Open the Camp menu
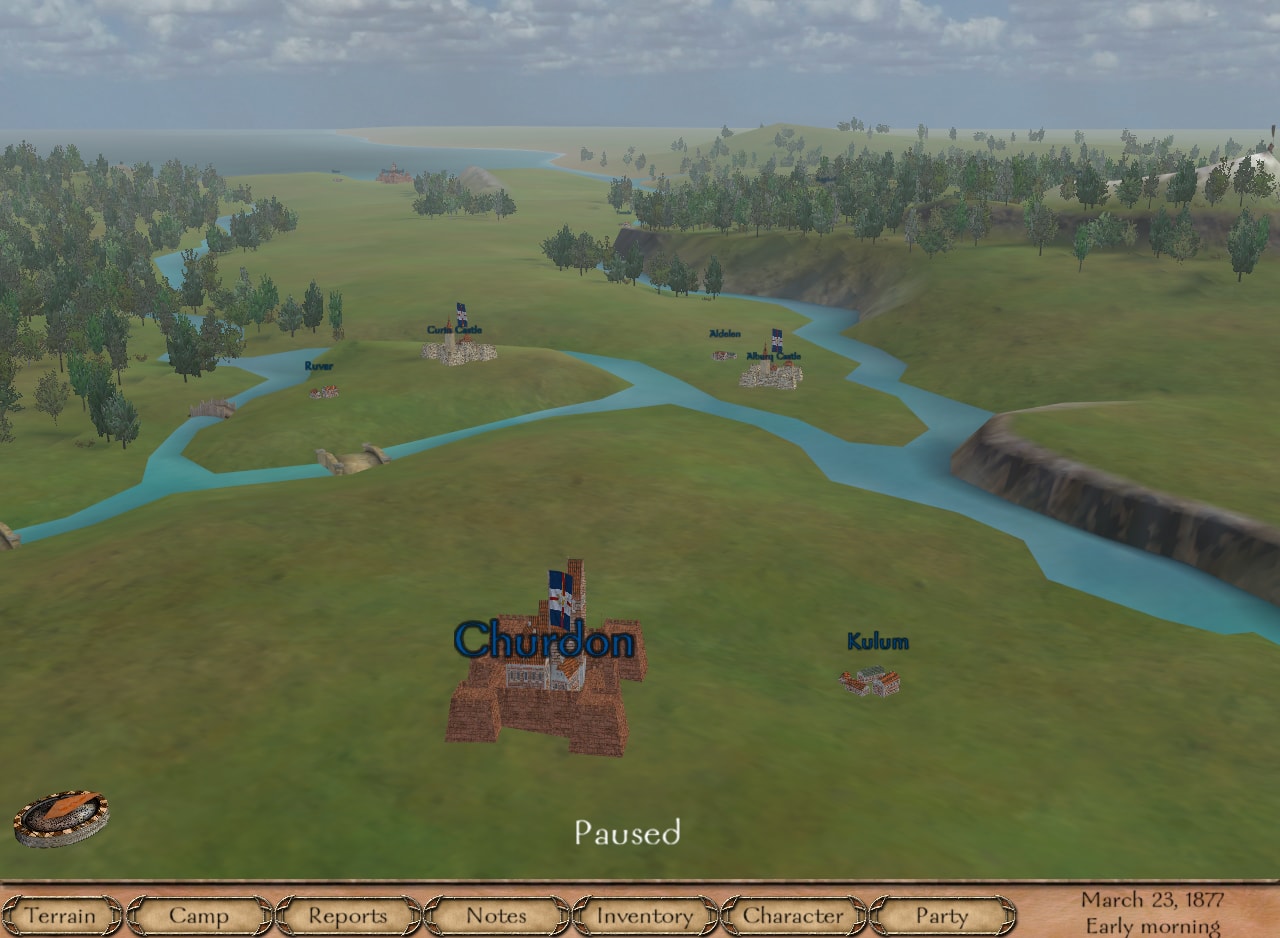 point(199,916)
